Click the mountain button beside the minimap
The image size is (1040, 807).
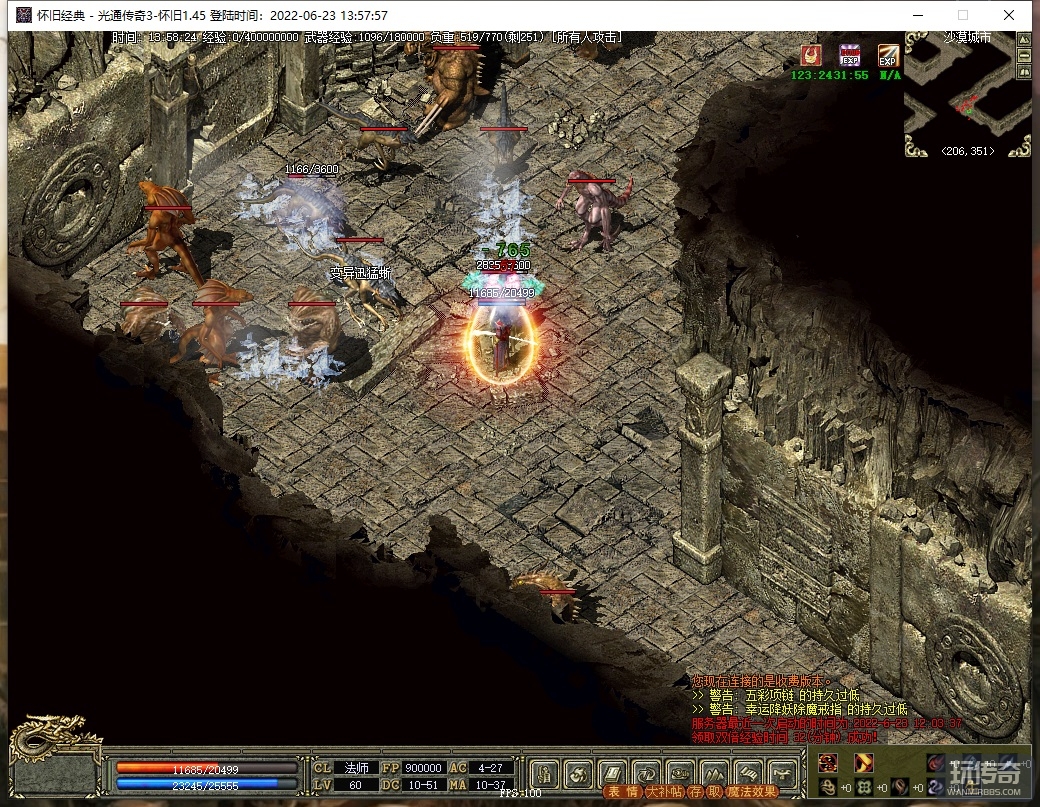[1023, 38]
